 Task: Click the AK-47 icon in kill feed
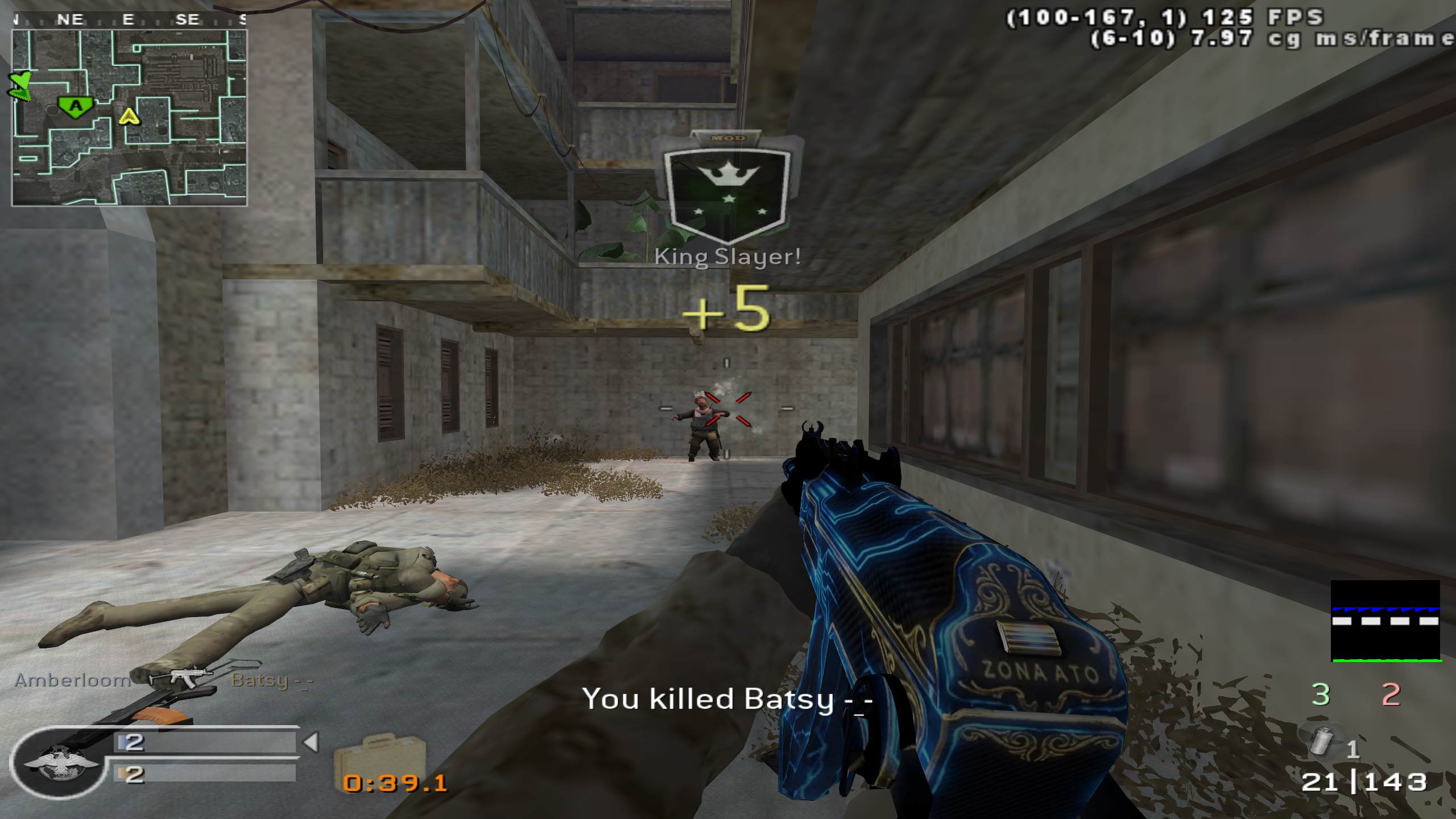pyautogui.click(x=181, y=677)
